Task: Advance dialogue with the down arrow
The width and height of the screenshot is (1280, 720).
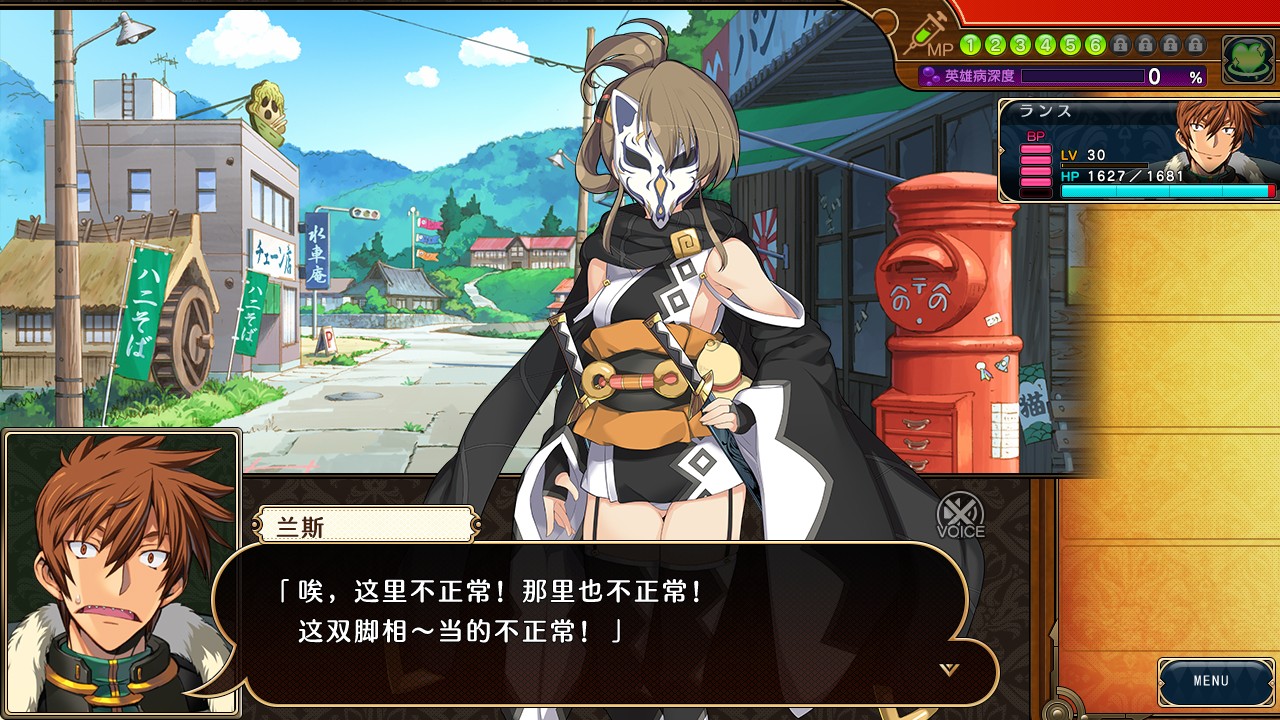Action: coord(949,669)
